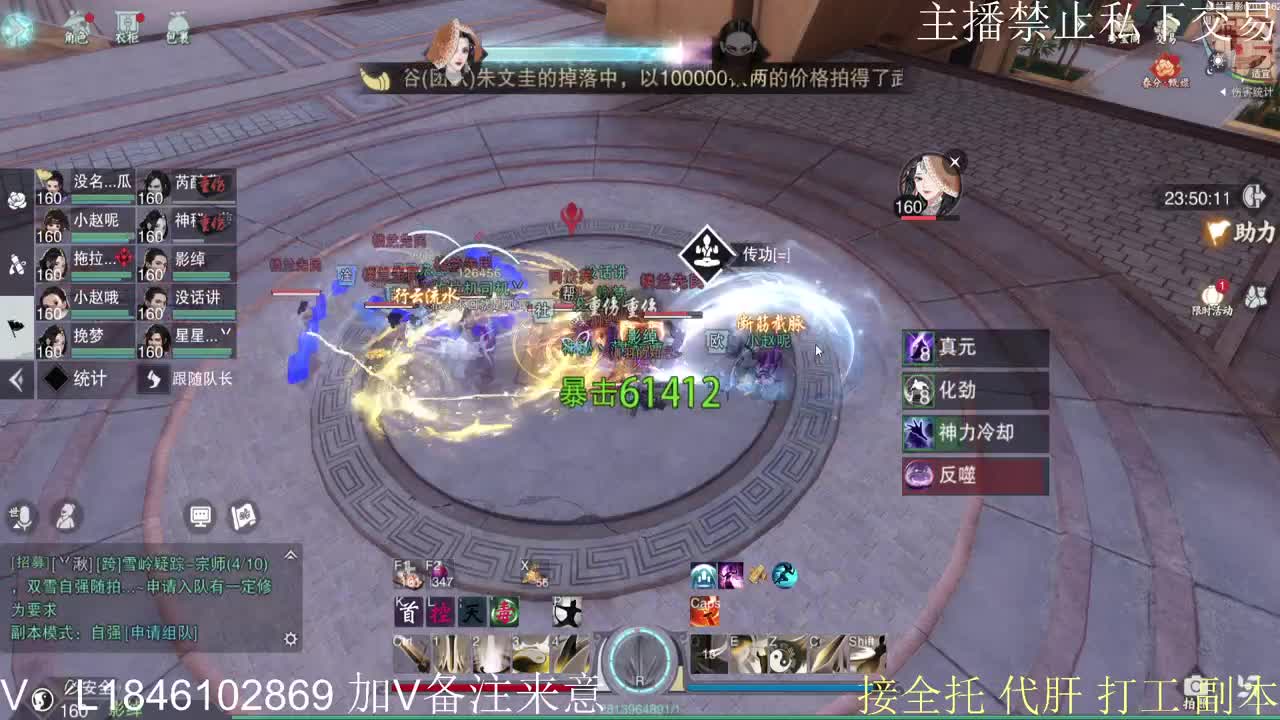Open the 衣柜 wardrobe icon
1280x720 pixels.
(128, 28)
